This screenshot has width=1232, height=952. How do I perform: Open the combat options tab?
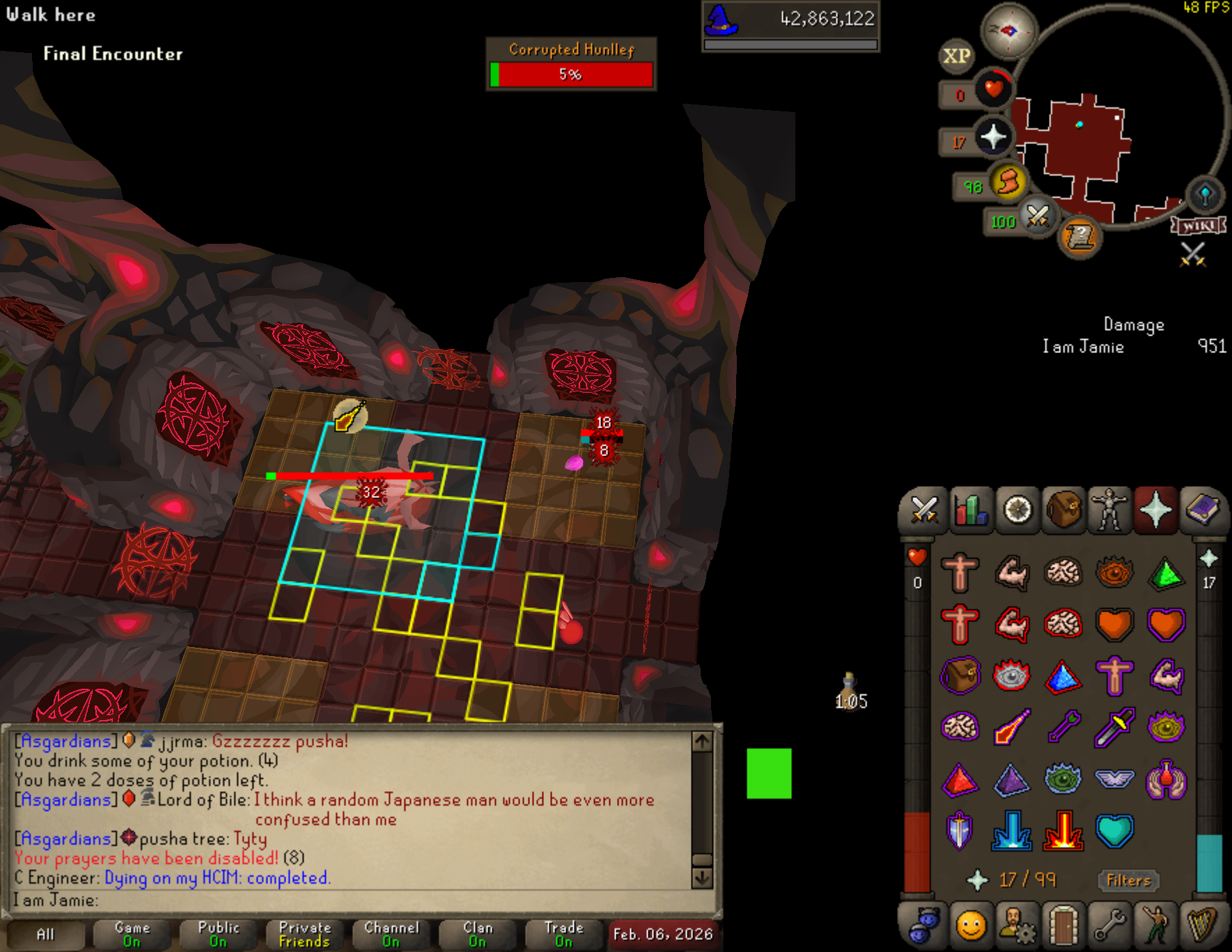(924, 510)
